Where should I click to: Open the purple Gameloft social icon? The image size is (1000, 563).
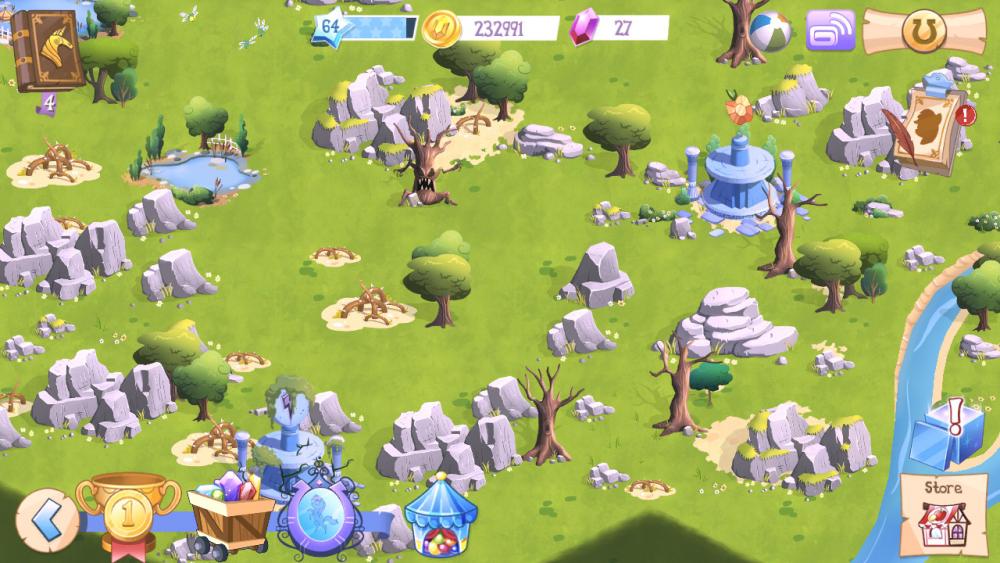click(x=829, y=30)
